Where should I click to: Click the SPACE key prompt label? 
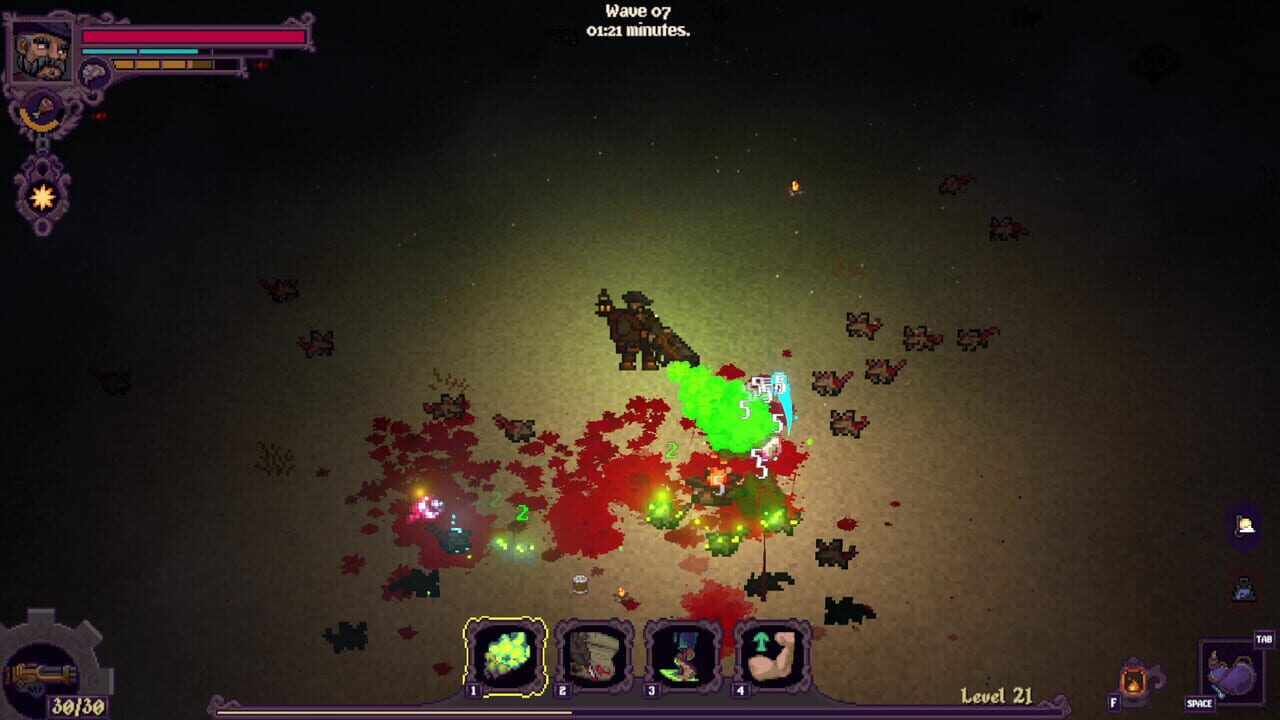(1199, 702)
